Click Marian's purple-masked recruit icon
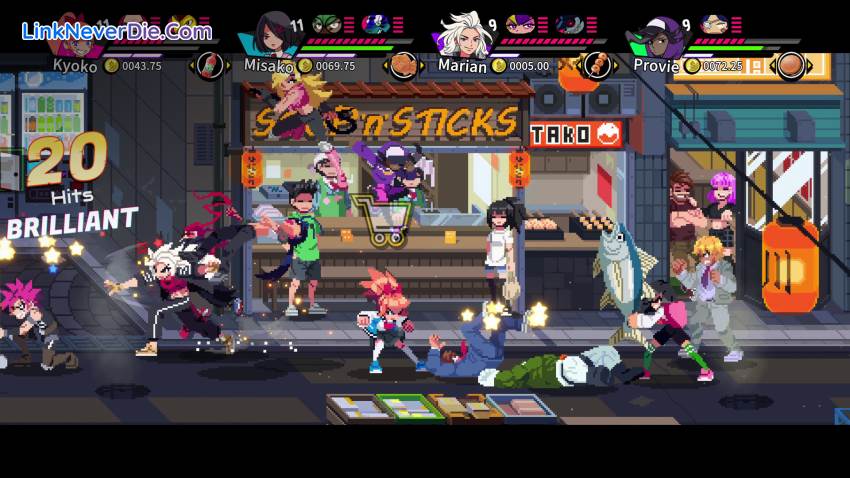The image size is (850, 478). 519,24
